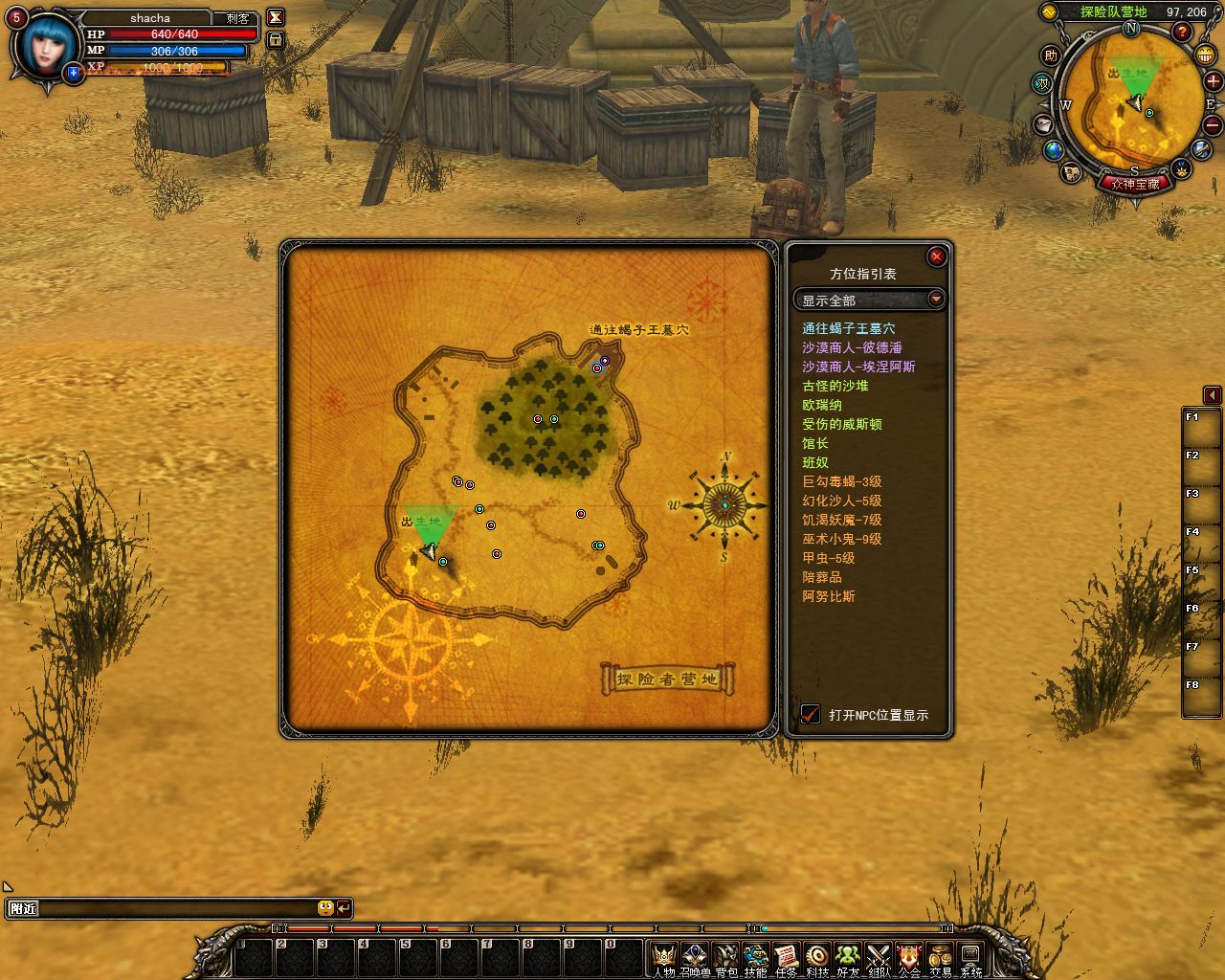This screenshot has height=980, width=1225.
Task: Close the 方位指引表 location guide panel
Action: [x=936, y=256]
